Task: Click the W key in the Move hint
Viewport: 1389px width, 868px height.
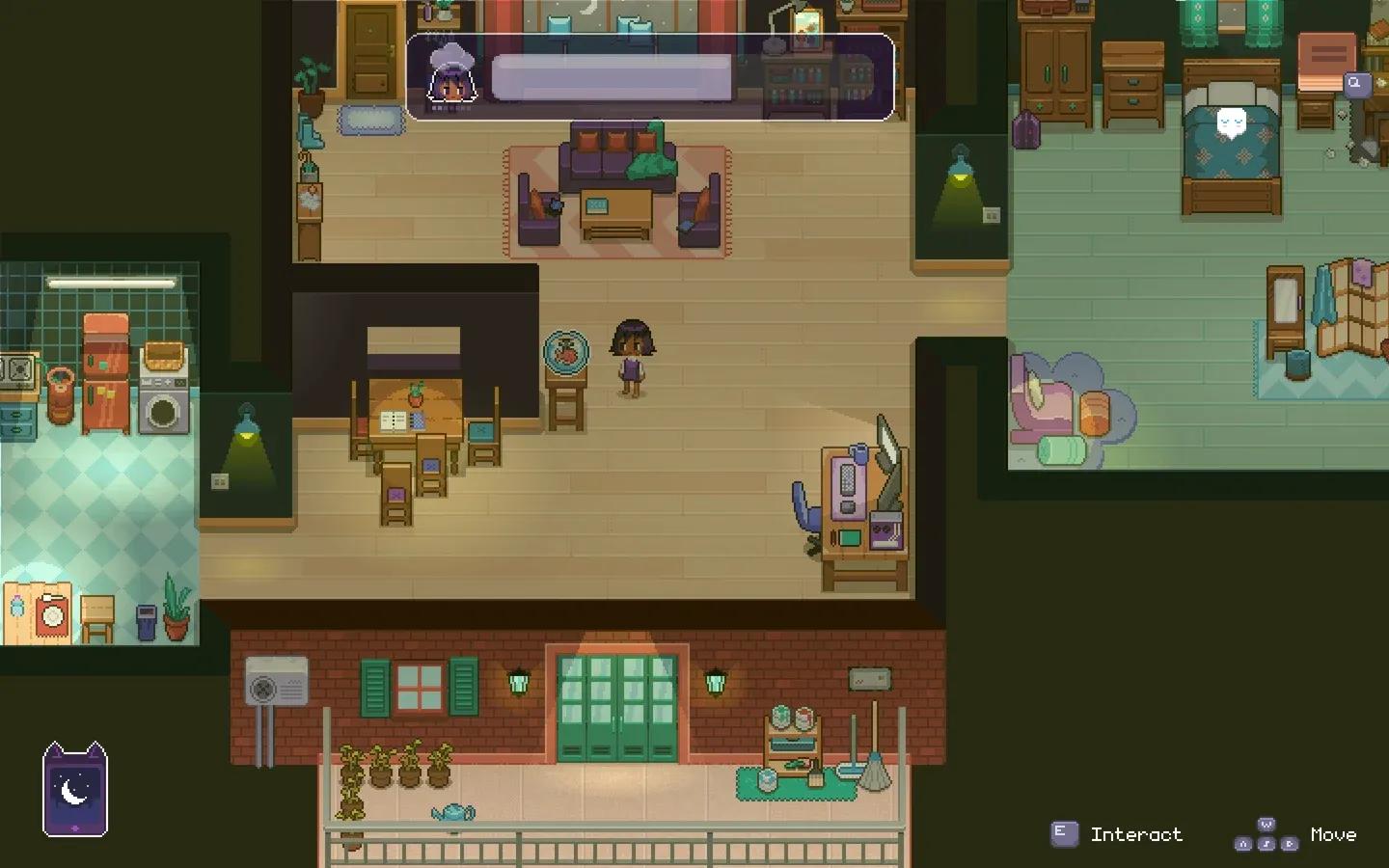Action: 1266,823
